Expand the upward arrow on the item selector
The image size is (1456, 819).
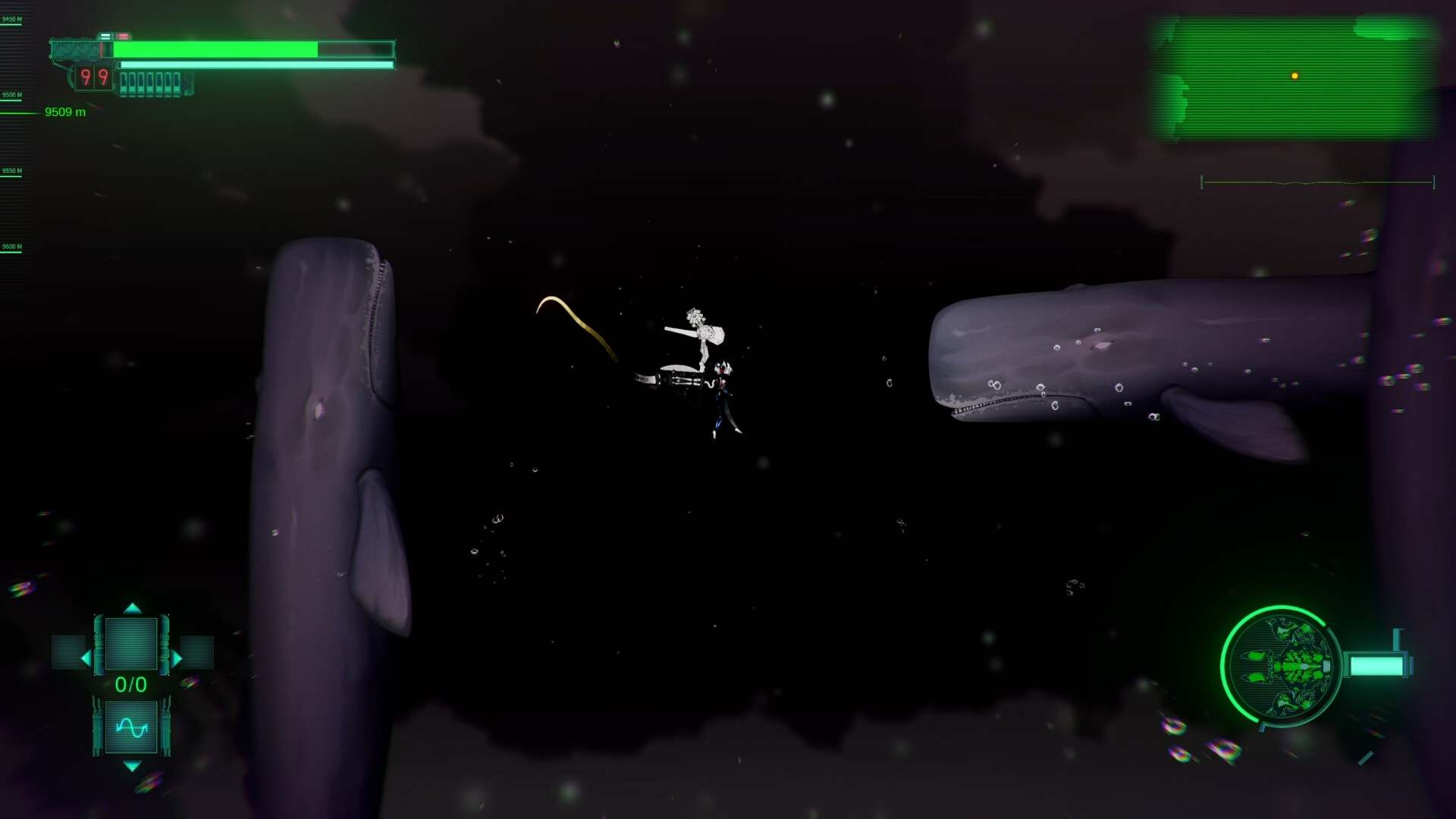tap(134, 607)
